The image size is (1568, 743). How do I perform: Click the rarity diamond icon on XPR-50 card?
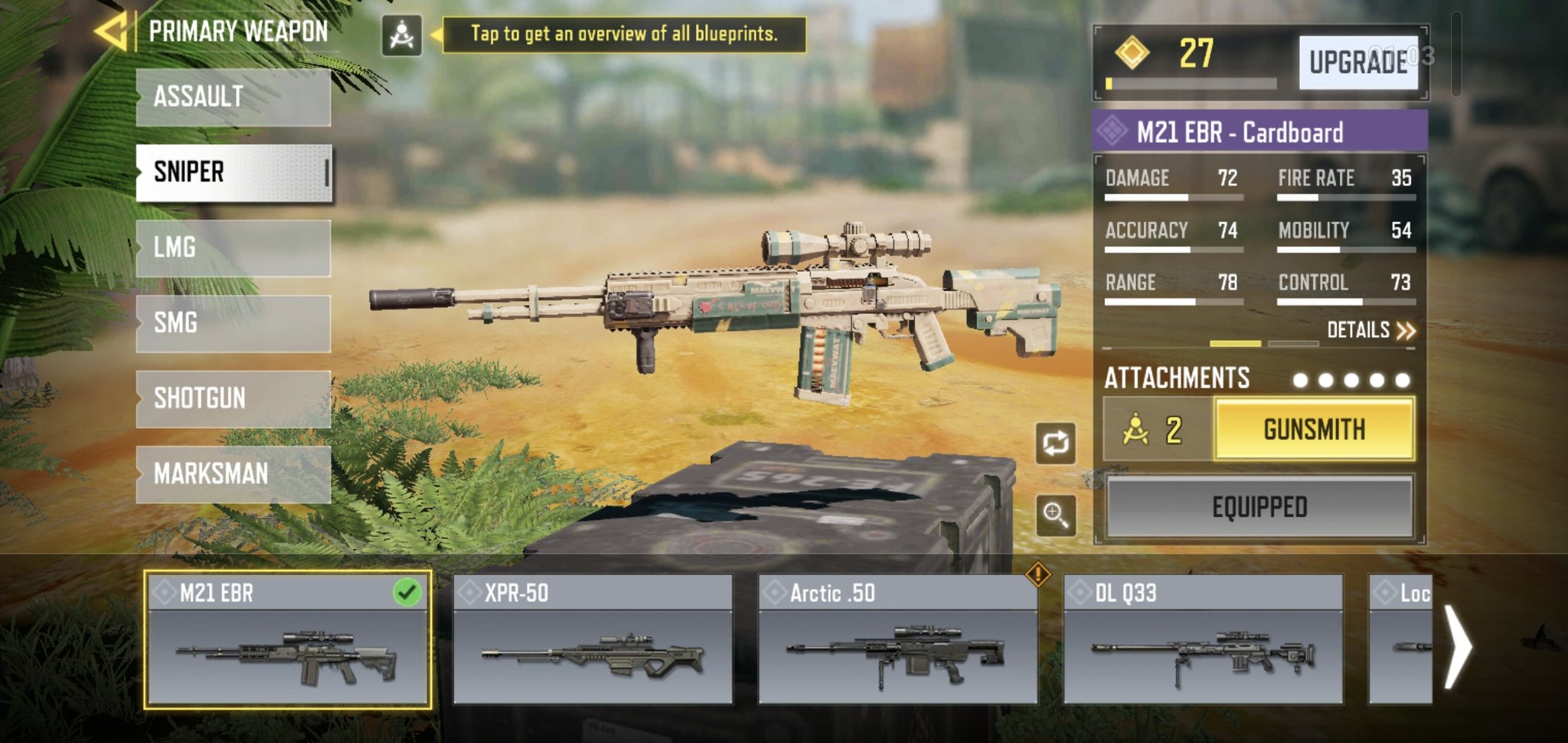click(x=469, y=591)
